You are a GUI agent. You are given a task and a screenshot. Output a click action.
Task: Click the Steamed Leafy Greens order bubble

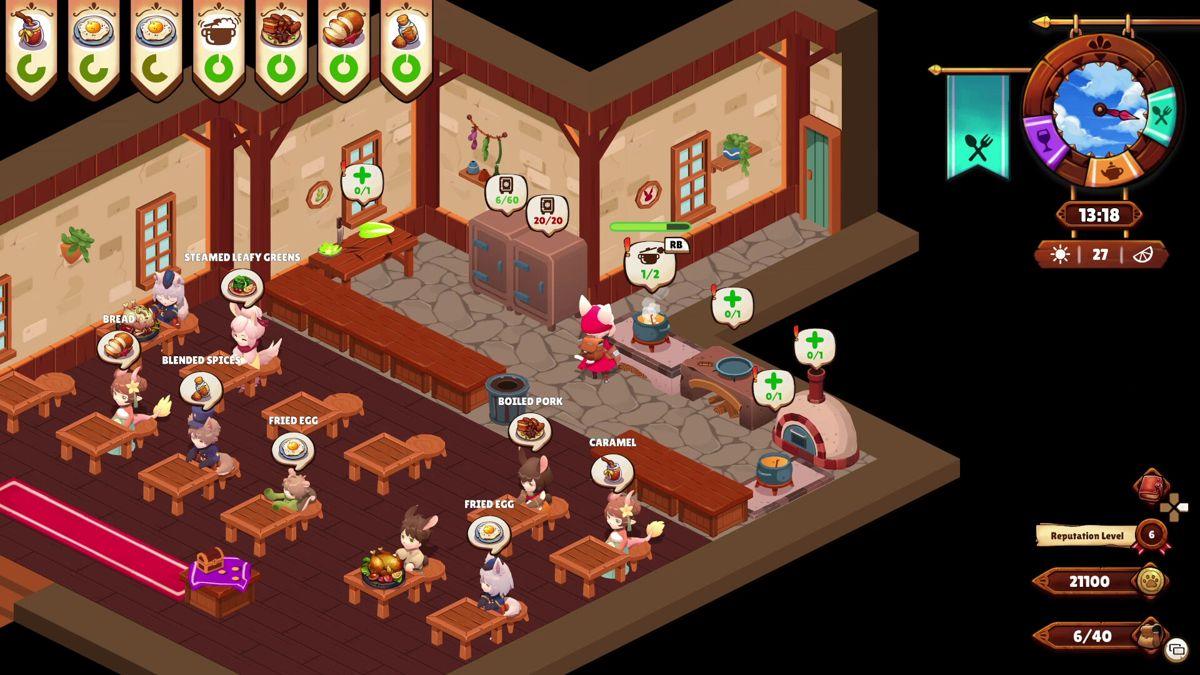pyautogui.click(x=241, y=285)
